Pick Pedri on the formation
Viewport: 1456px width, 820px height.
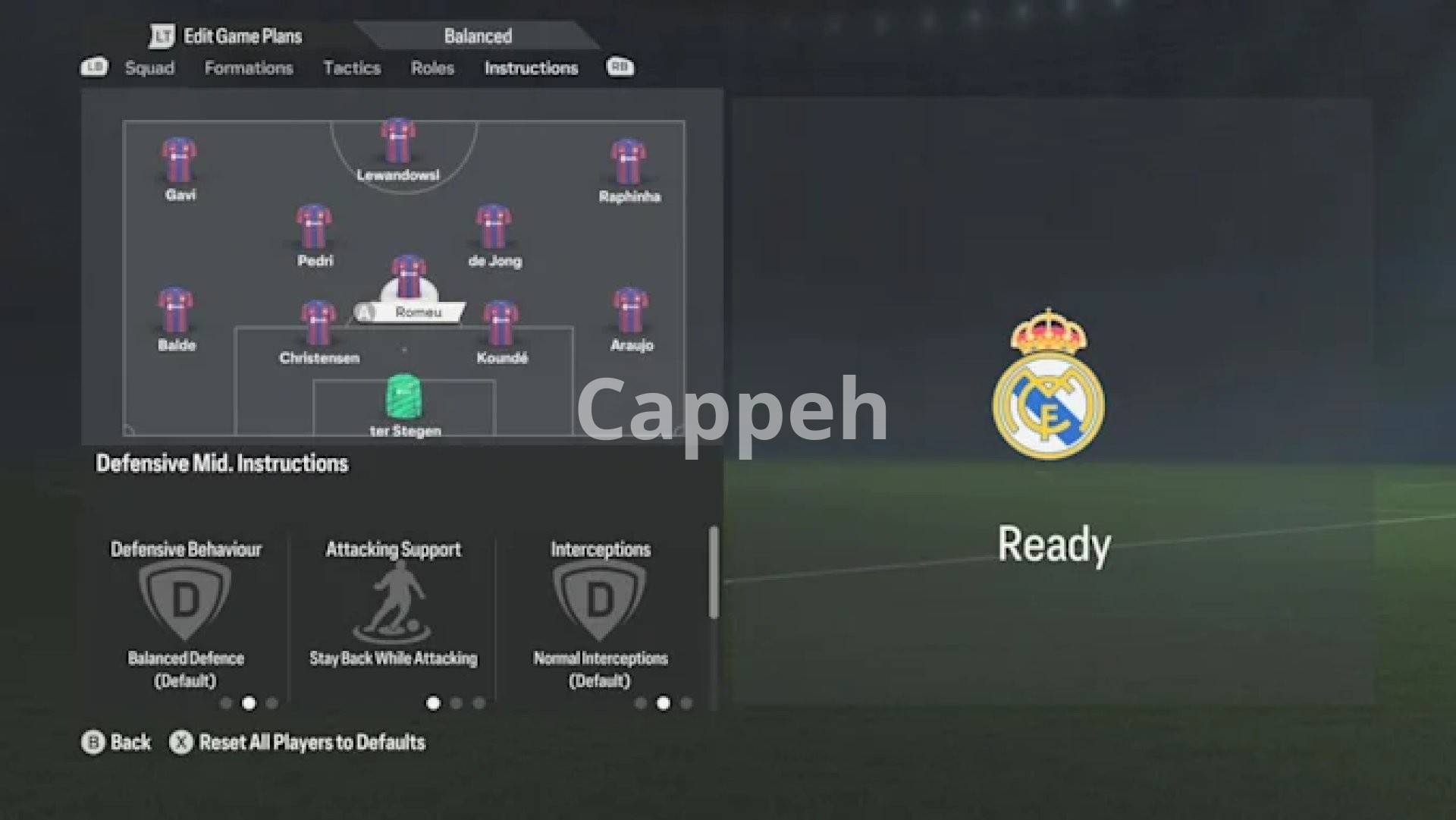(x=314, y=228)
